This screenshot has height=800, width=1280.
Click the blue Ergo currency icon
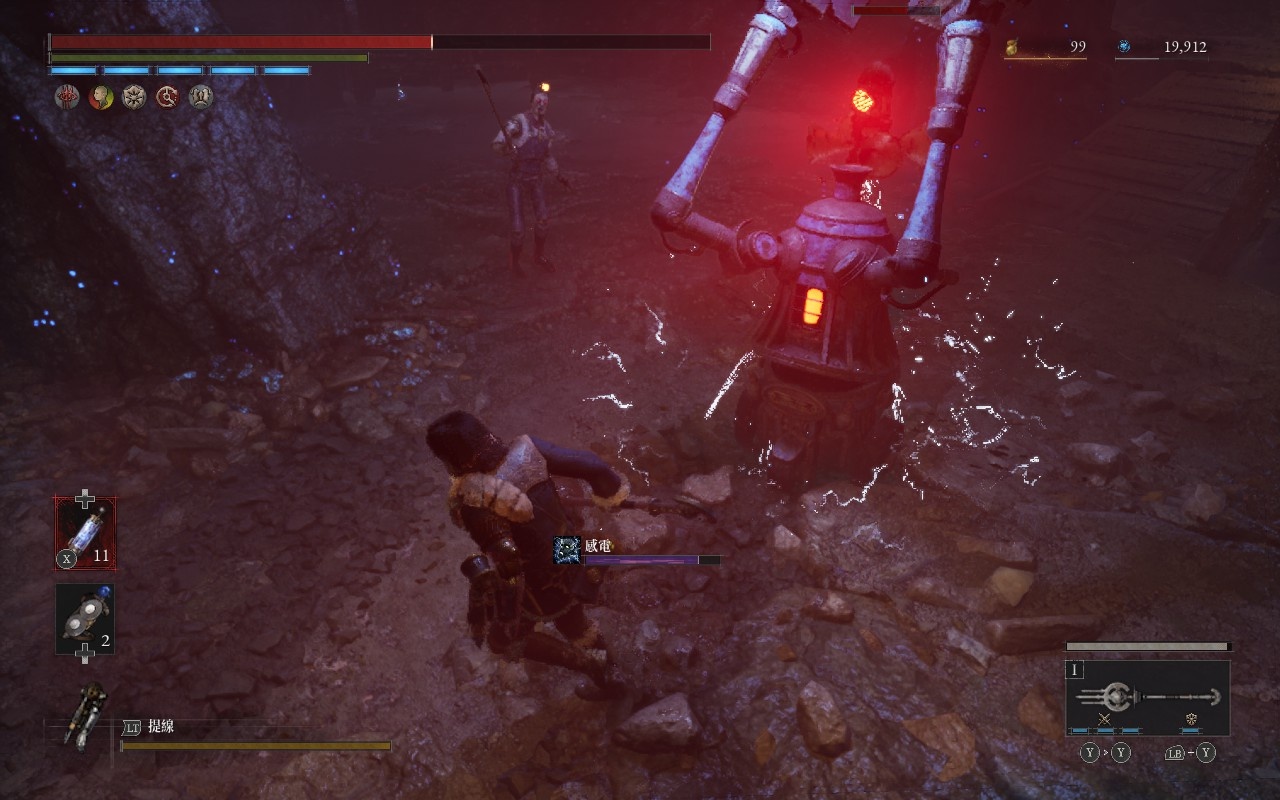click(1124, 46)
